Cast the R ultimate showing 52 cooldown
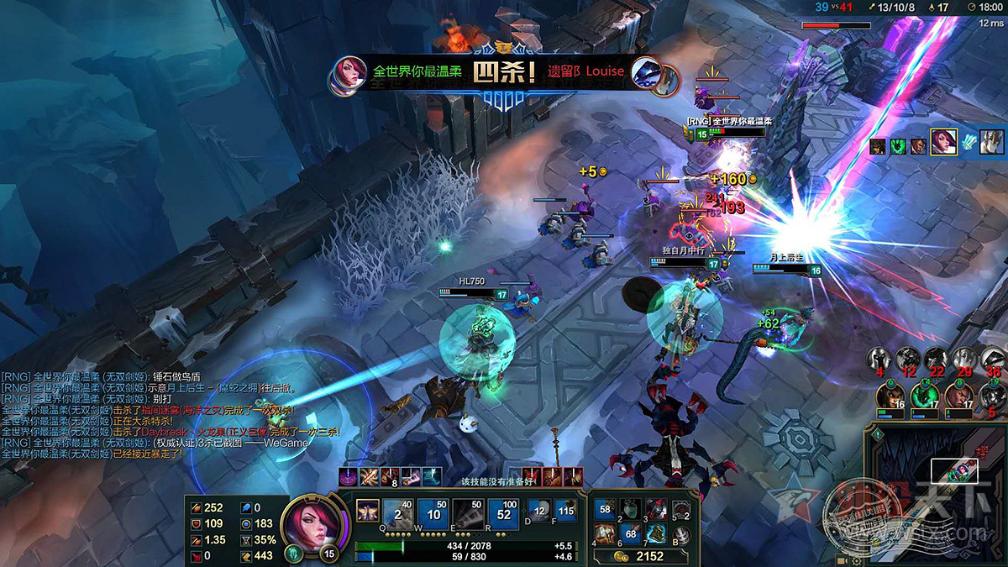 point(504,515)
